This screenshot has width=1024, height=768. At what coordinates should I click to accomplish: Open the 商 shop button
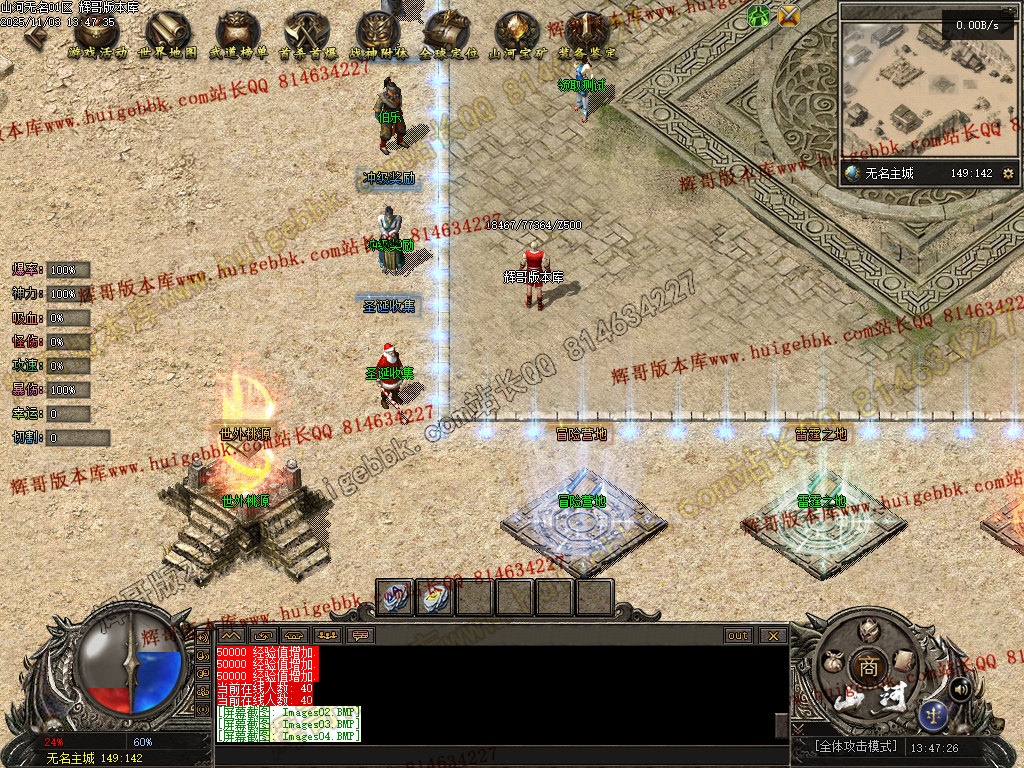pyautogui.click(x=868, y=668)
